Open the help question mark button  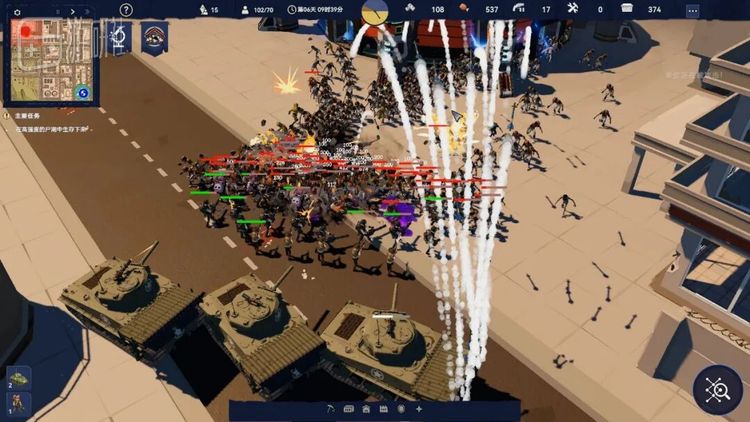[x=126, y=10]
